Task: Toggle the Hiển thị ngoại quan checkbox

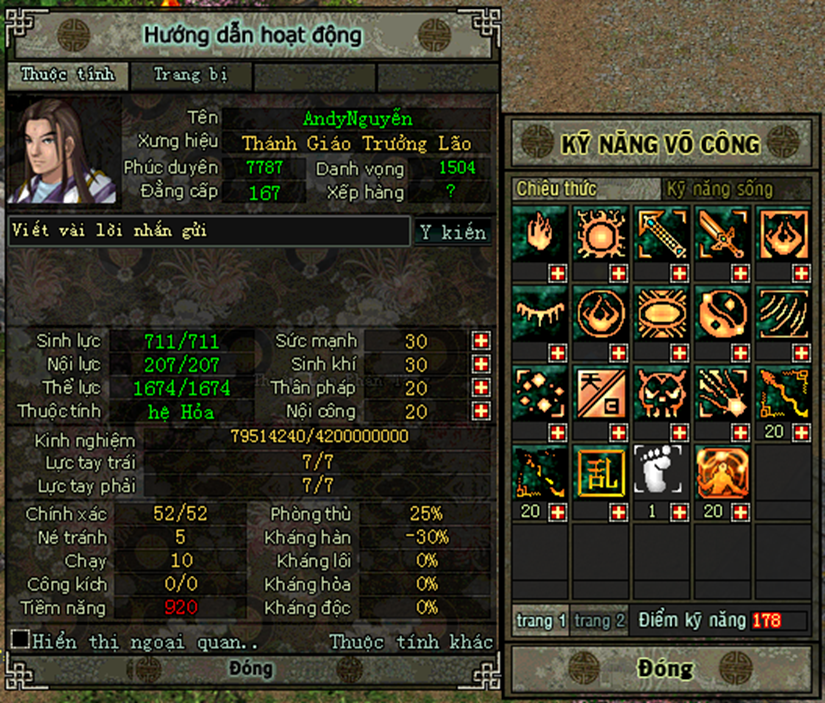Action: click(19, 639)
